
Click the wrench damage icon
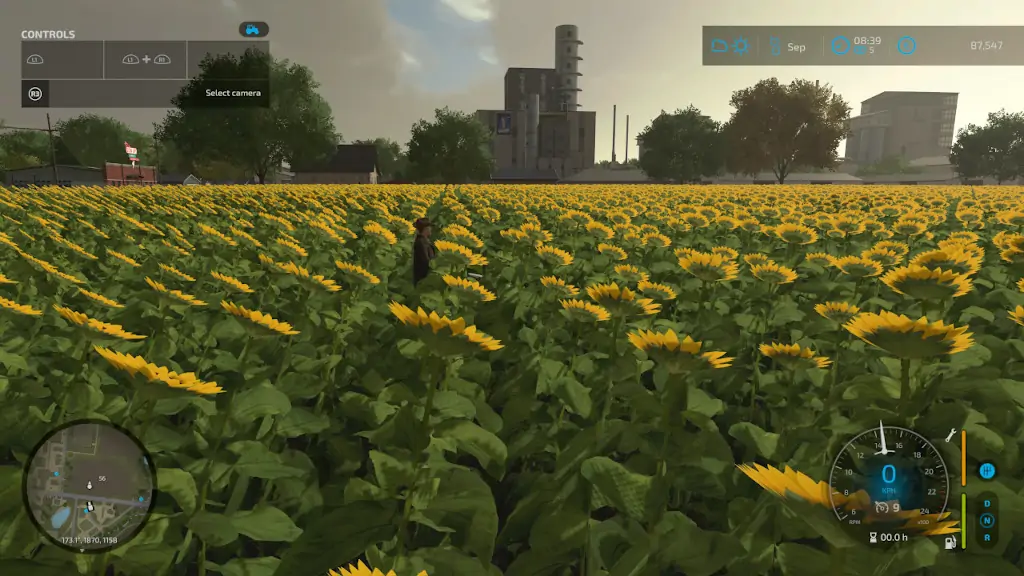click(x=951, y=436)
